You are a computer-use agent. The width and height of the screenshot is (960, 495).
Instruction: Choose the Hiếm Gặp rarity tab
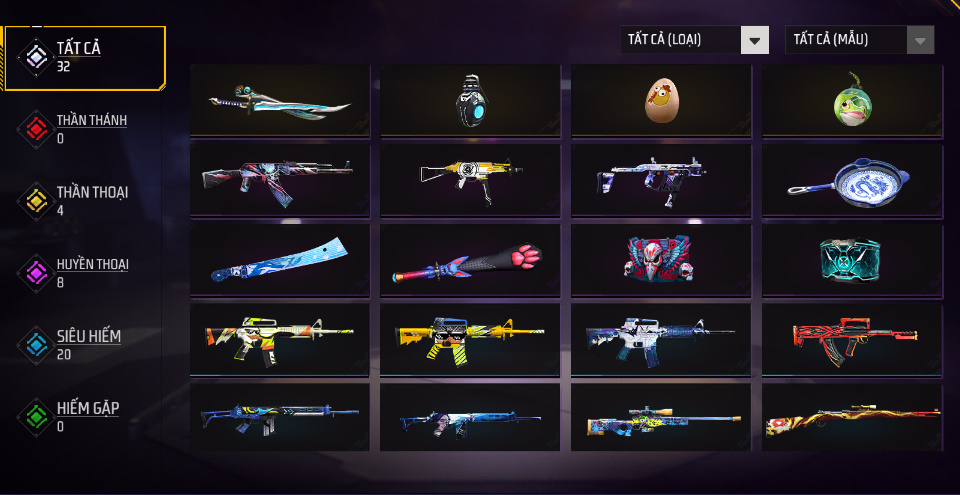90,416
